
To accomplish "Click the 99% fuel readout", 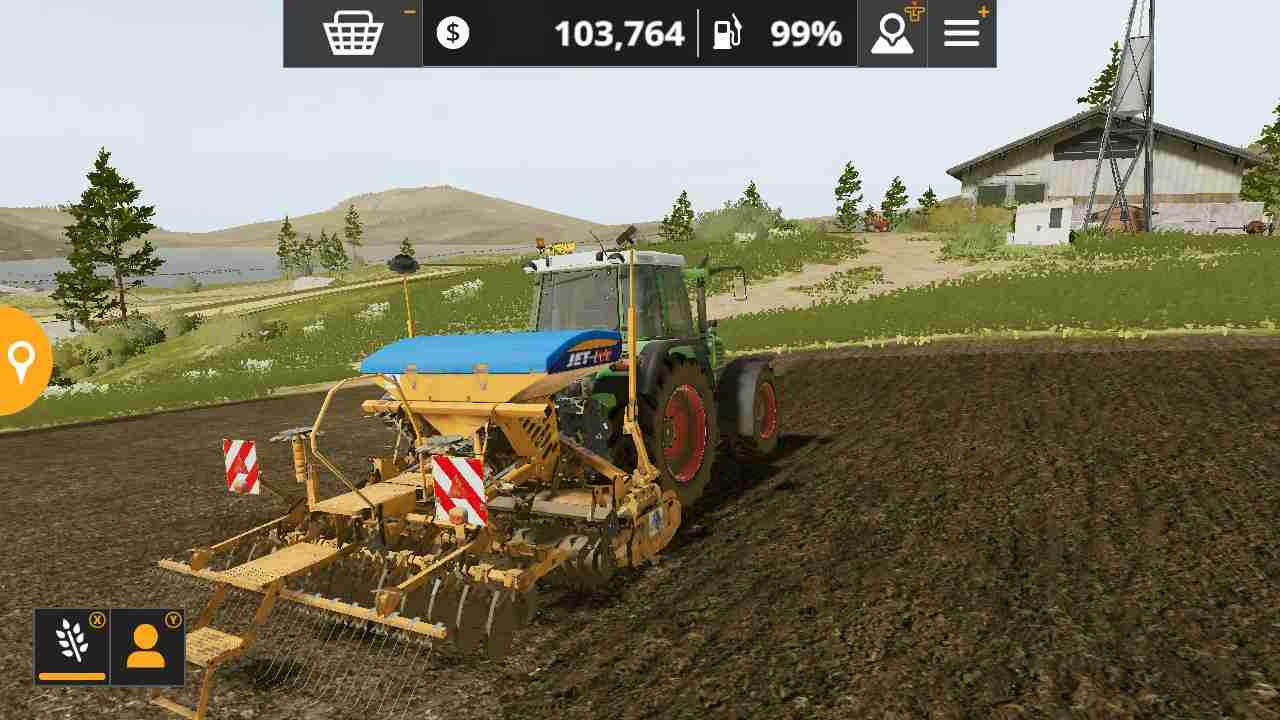I will (803, 33).
